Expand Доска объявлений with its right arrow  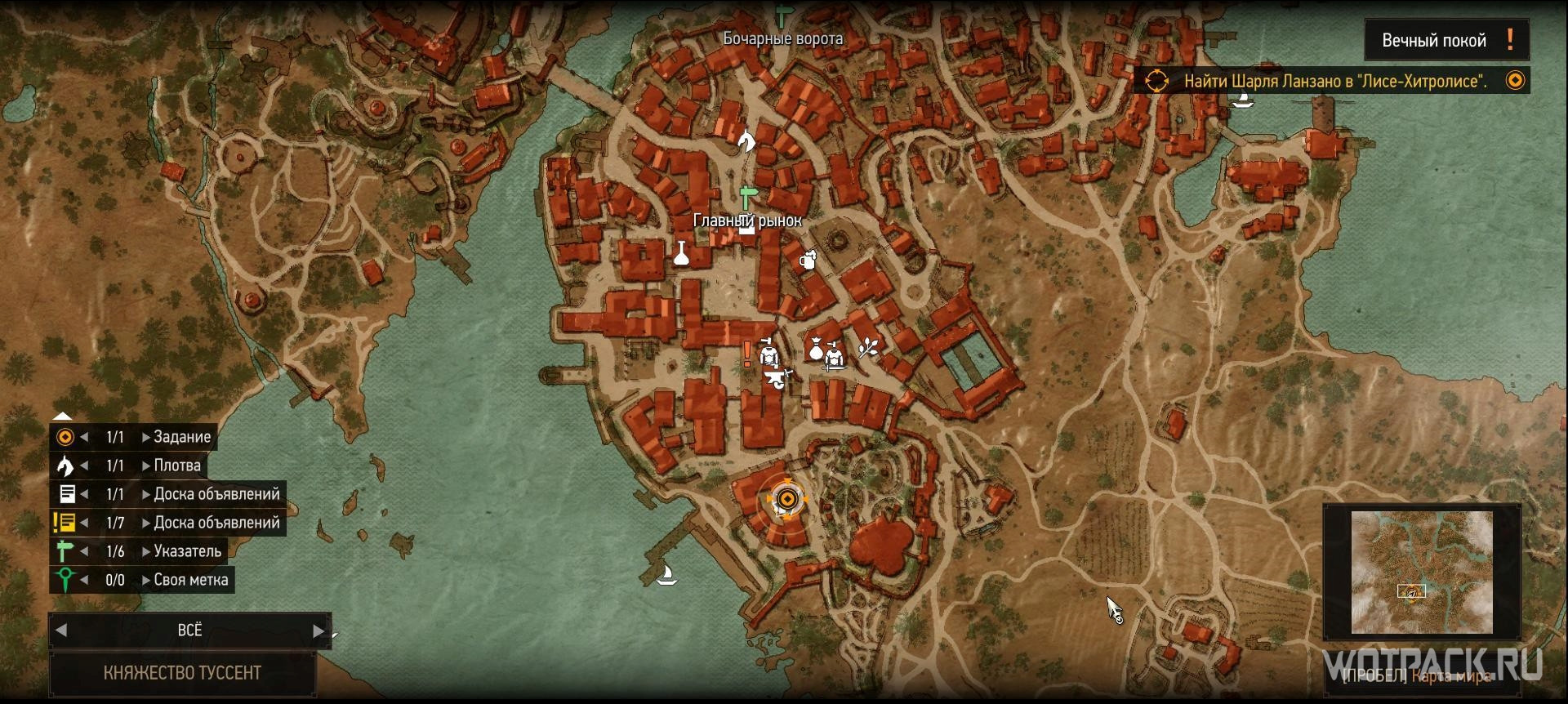tap(144, 494)
